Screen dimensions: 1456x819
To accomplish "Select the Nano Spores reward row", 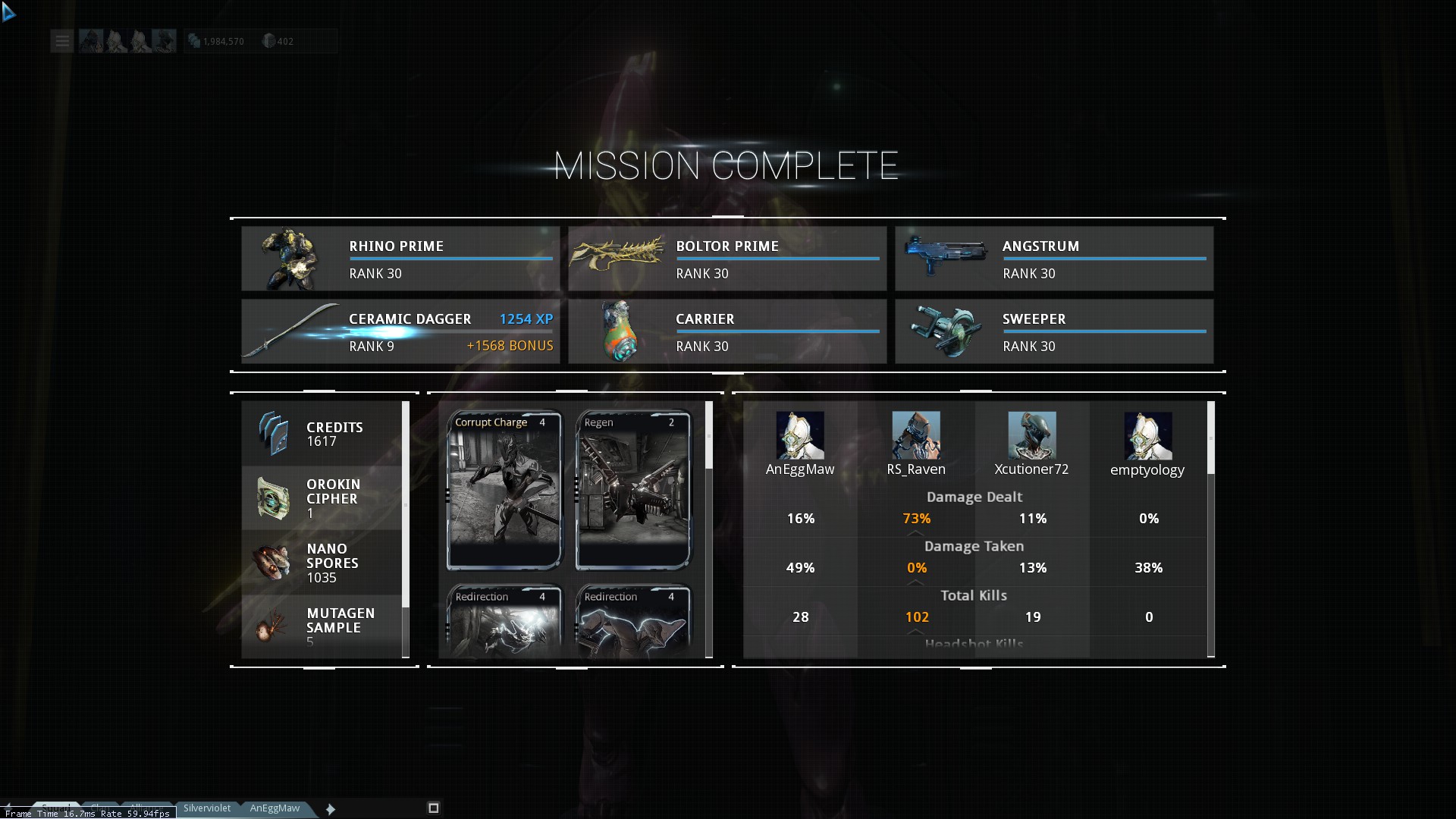I will tap(322, 563).
